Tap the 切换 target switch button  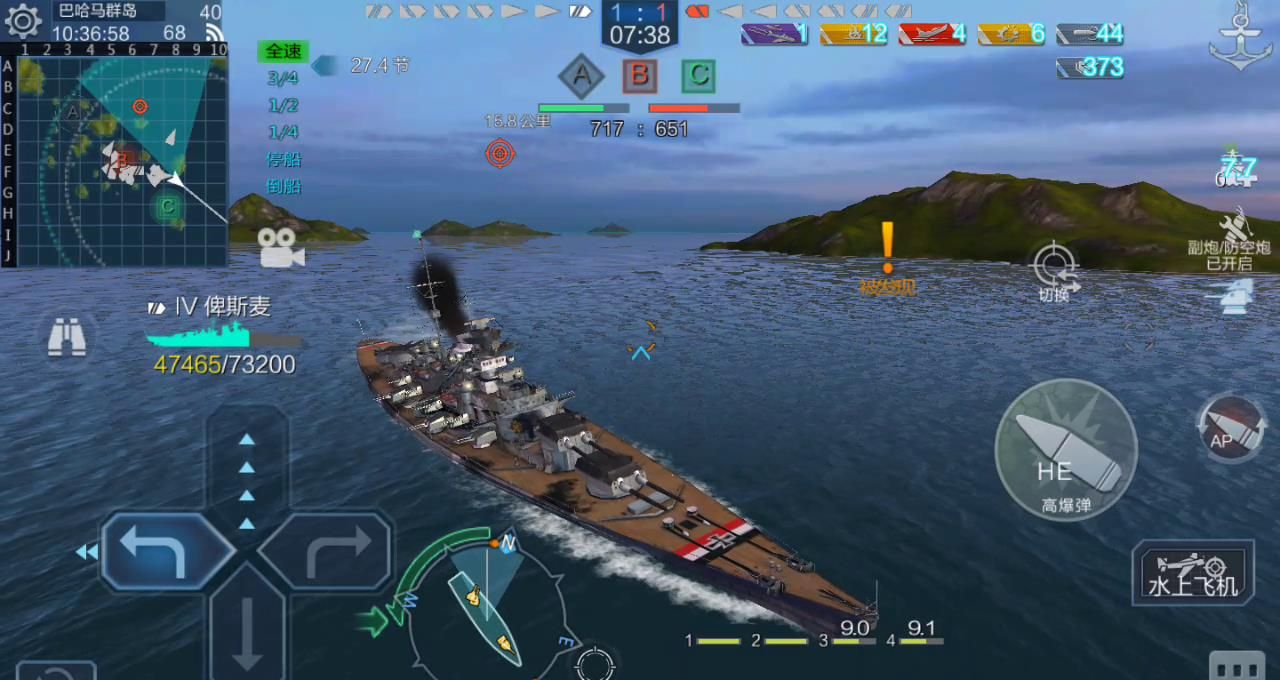pyautogui.click(x=1054, y=270)
